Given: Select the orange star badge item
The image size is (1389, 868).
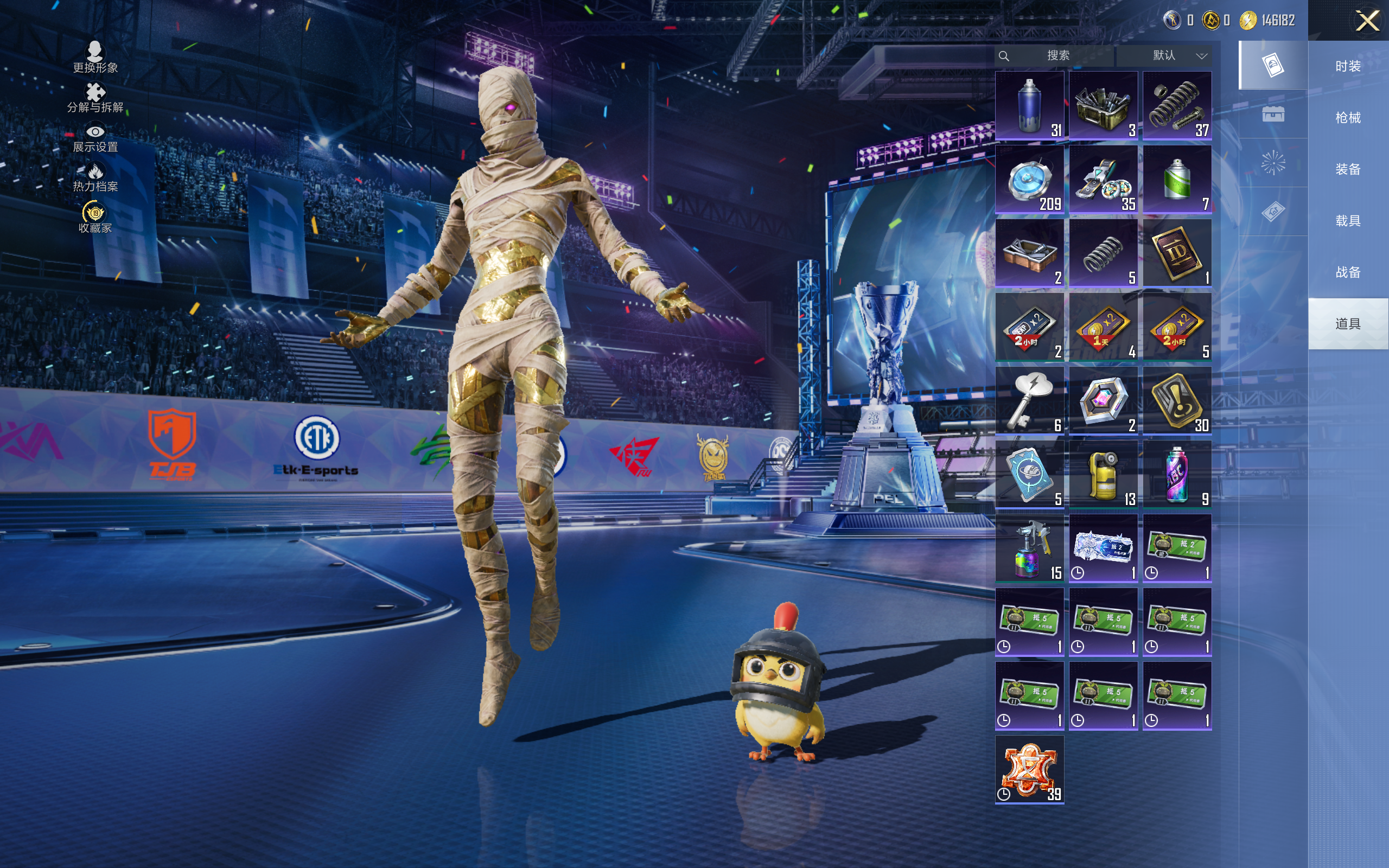Looking at the screenshot, I should click(1029, 770).
